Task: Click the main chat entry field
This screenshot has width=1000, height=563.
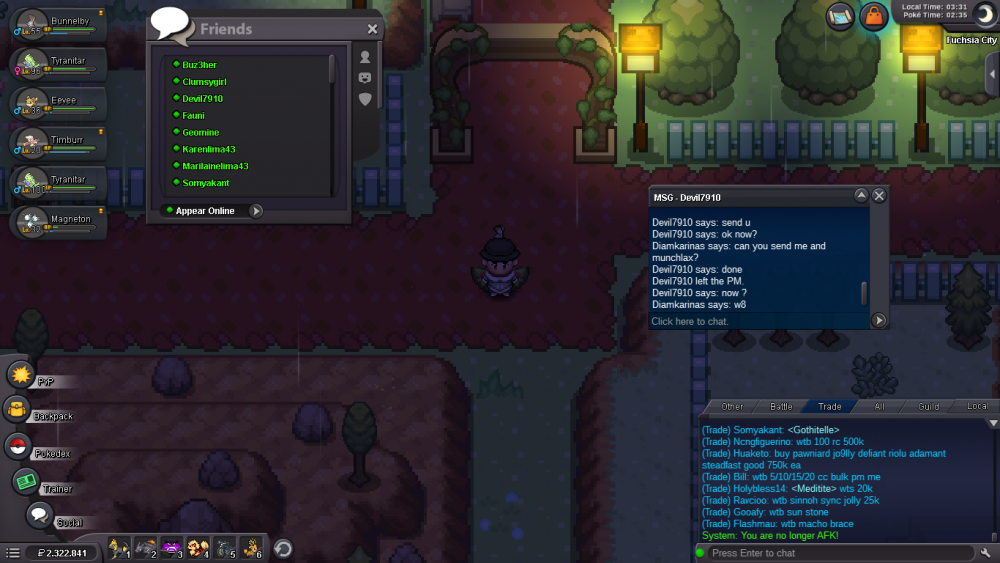Action: [840, 553]
